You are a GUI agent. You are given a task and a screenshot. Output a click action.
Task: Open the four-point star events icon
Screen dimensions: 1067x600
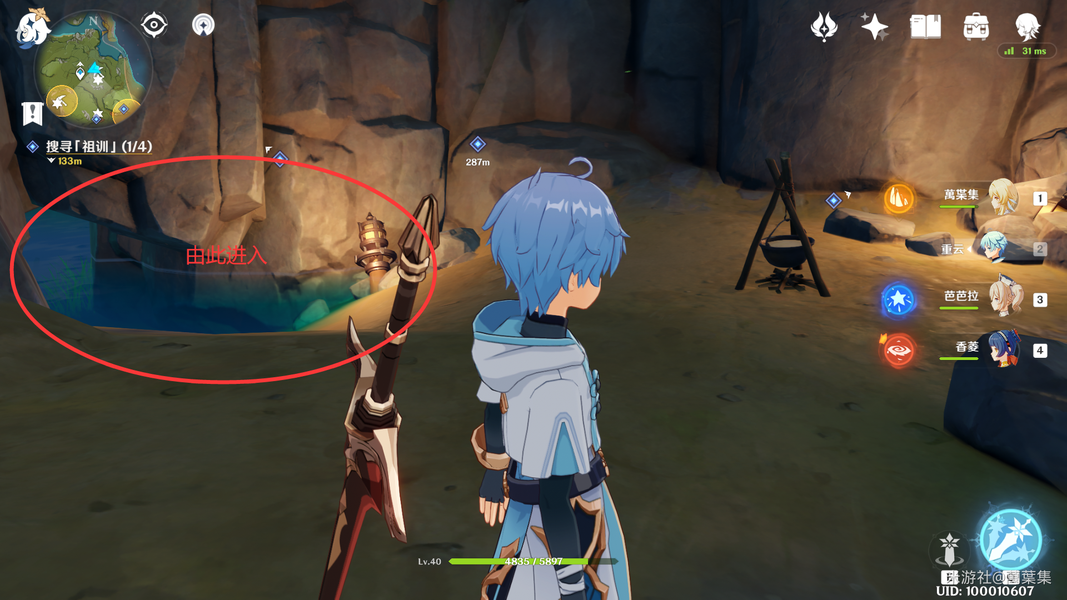874,27
